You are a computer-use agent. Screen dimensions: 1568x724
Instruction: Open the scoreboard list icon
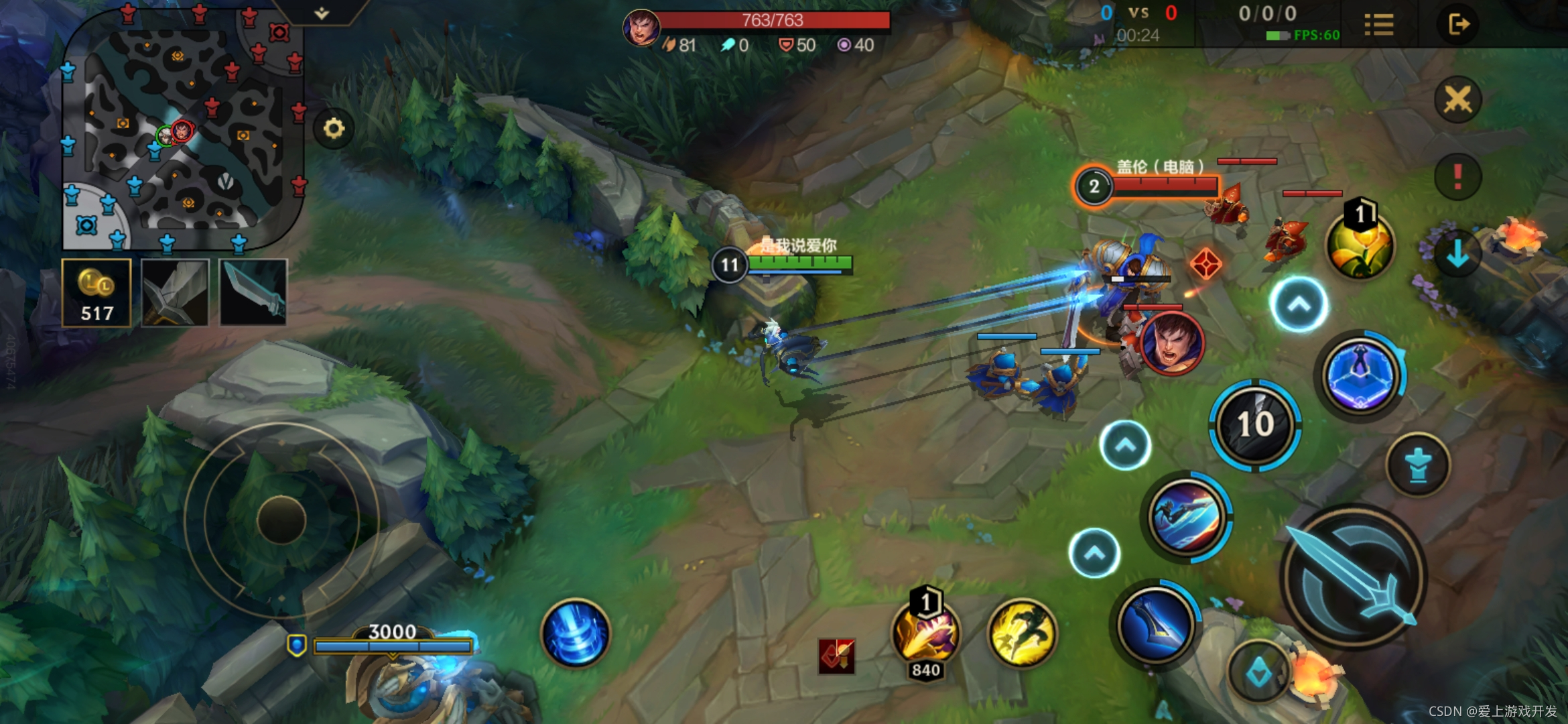[1378, 25]
